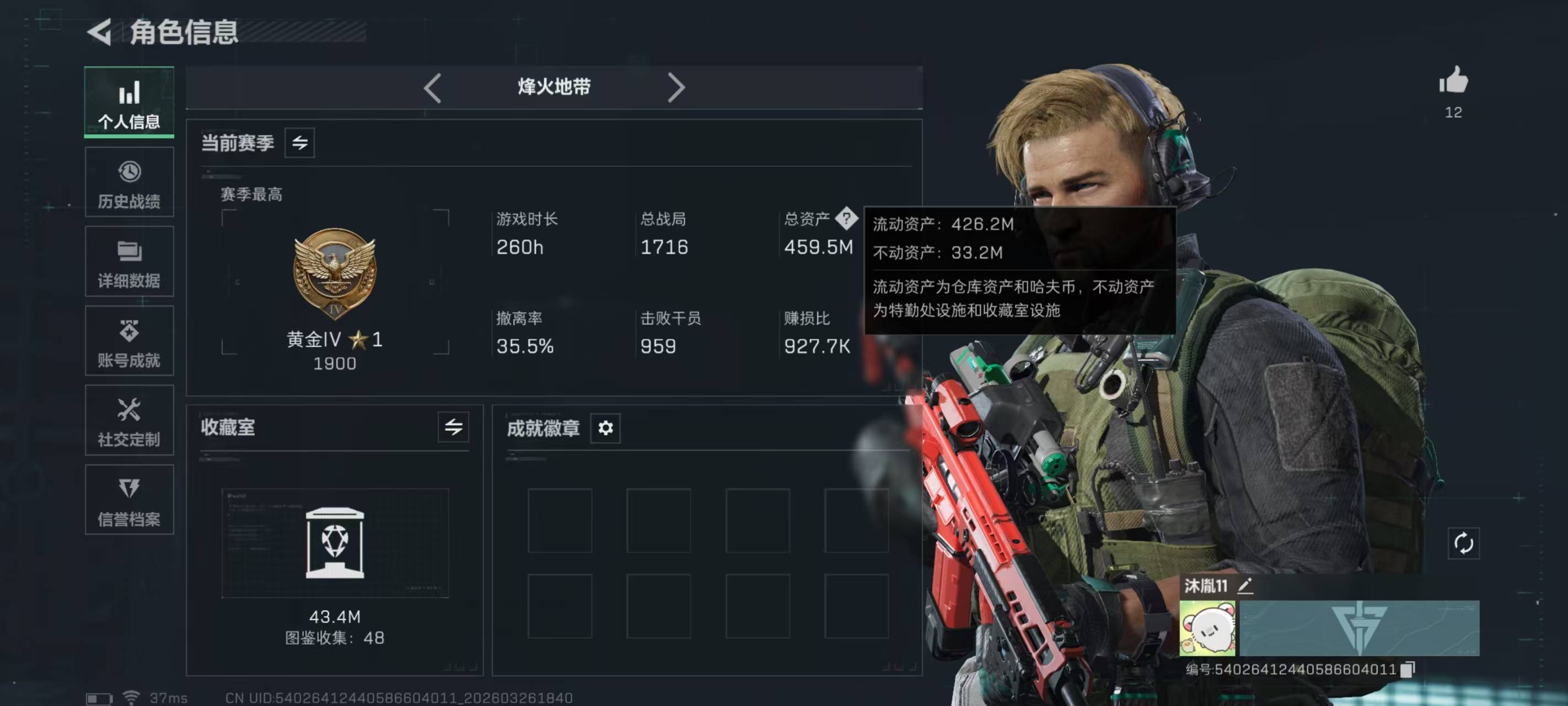View the 信誉档案 tab
This screenshot has width=1568, height=706.
[129, 500]
